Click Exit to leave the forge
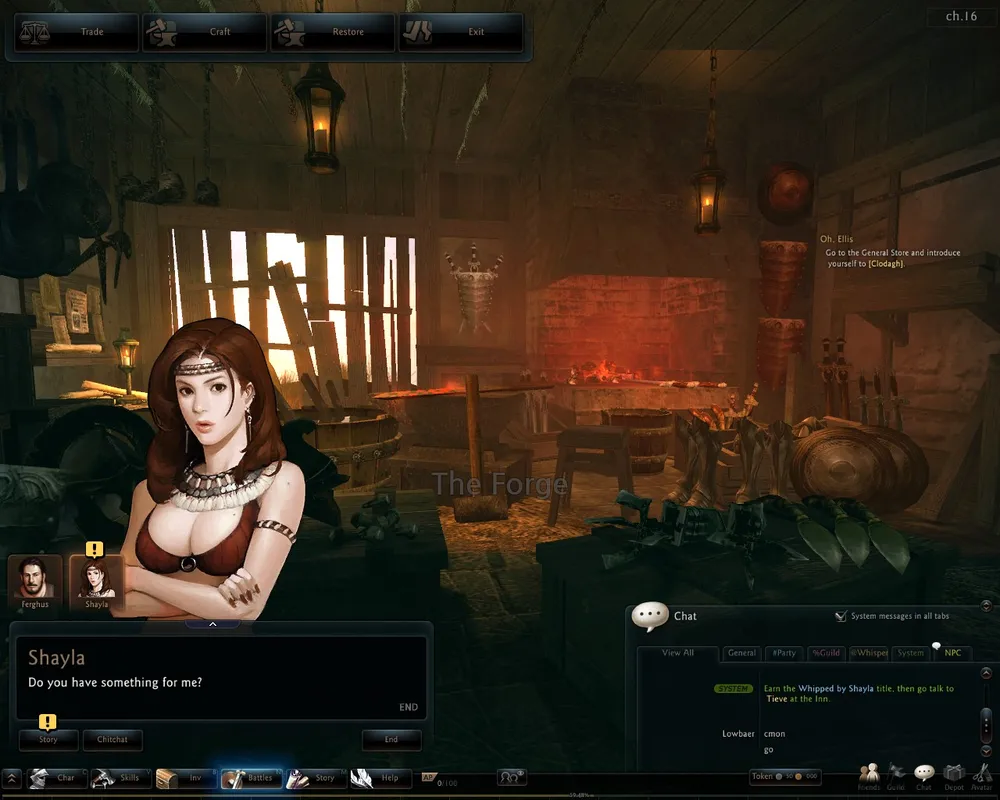1000x800 pixels. point(460,32)
